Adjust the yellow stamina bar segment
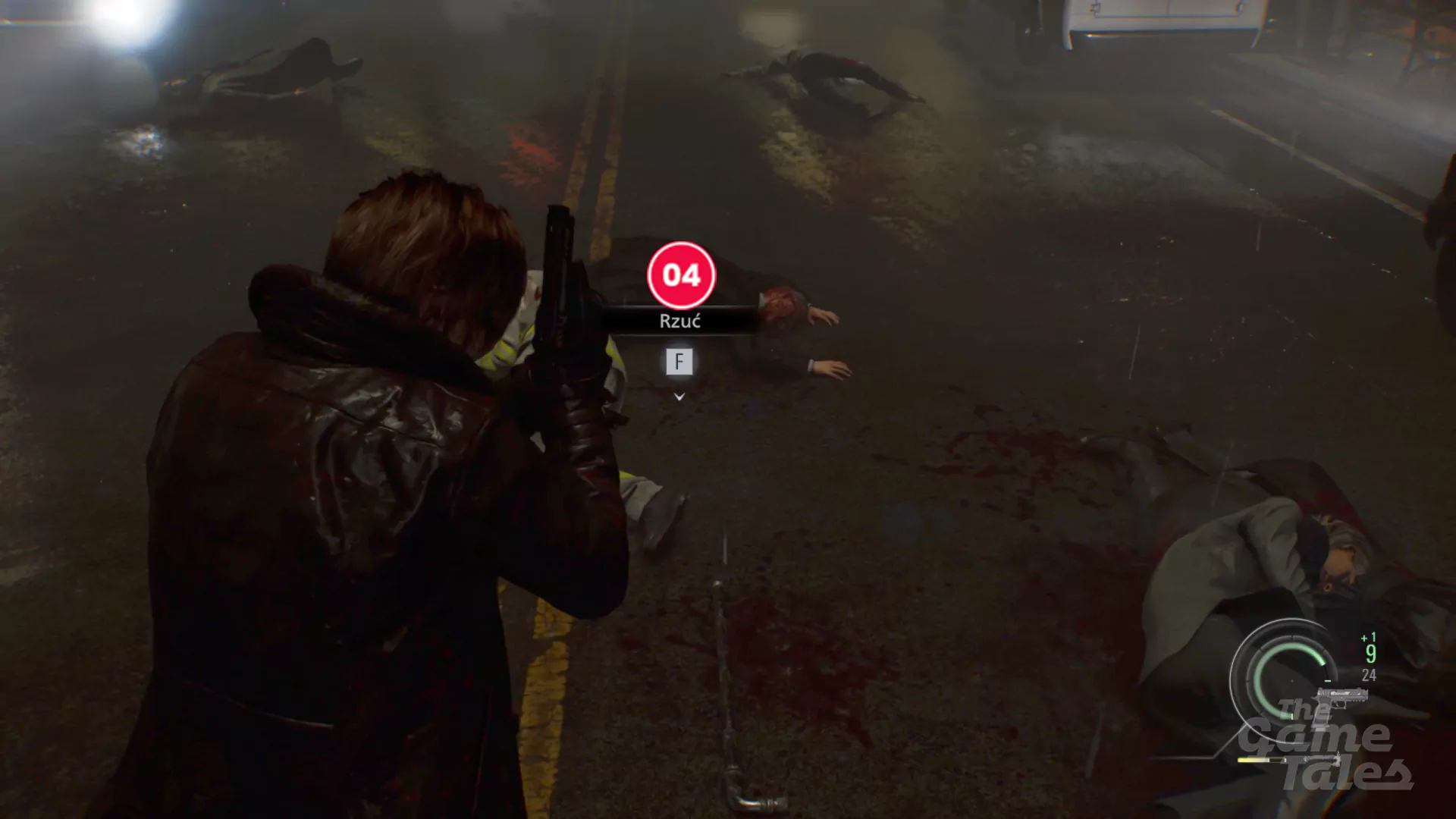 point(1253,761)
